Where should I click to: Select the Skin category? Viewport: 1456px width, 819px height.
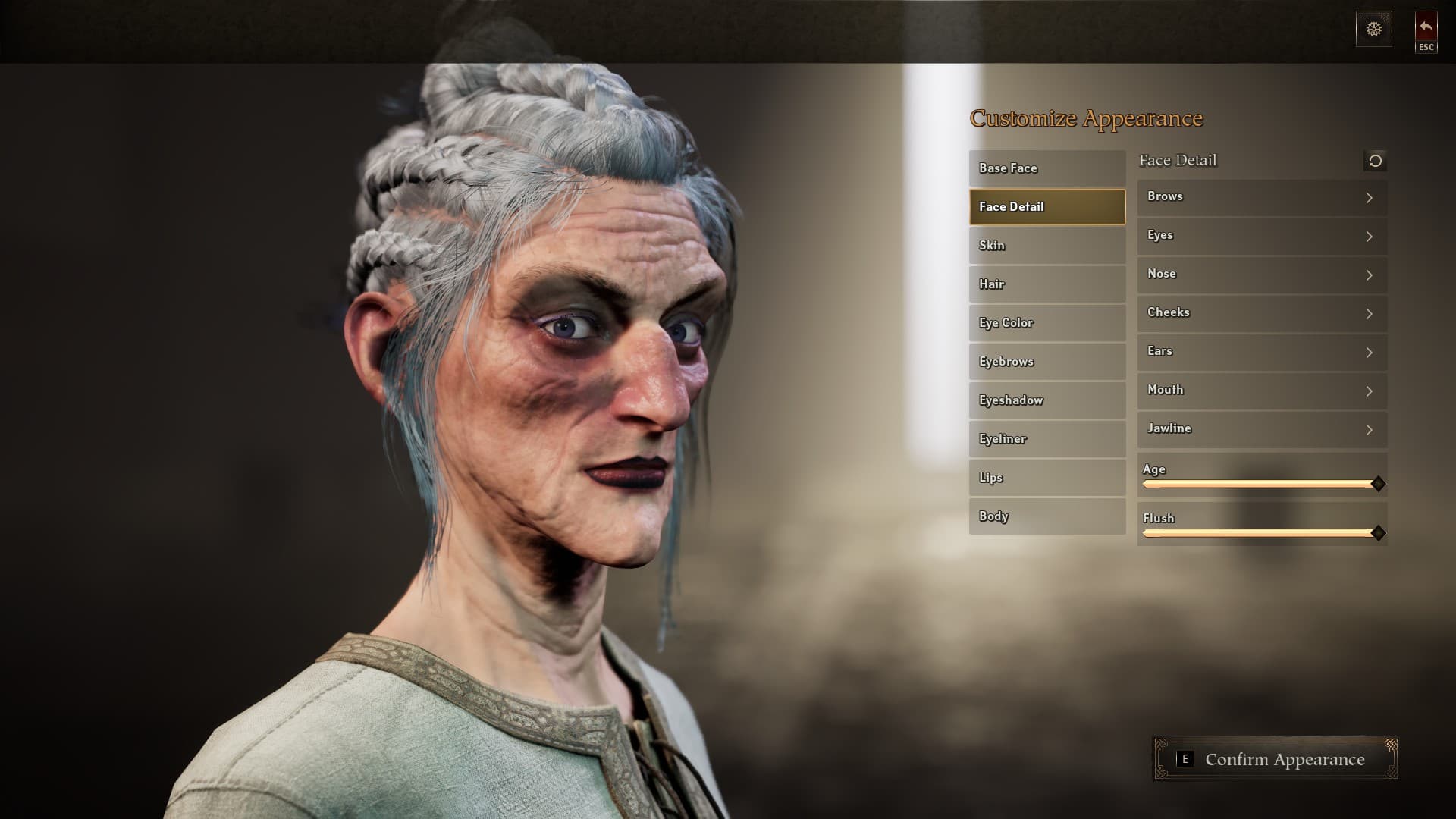1046,245
